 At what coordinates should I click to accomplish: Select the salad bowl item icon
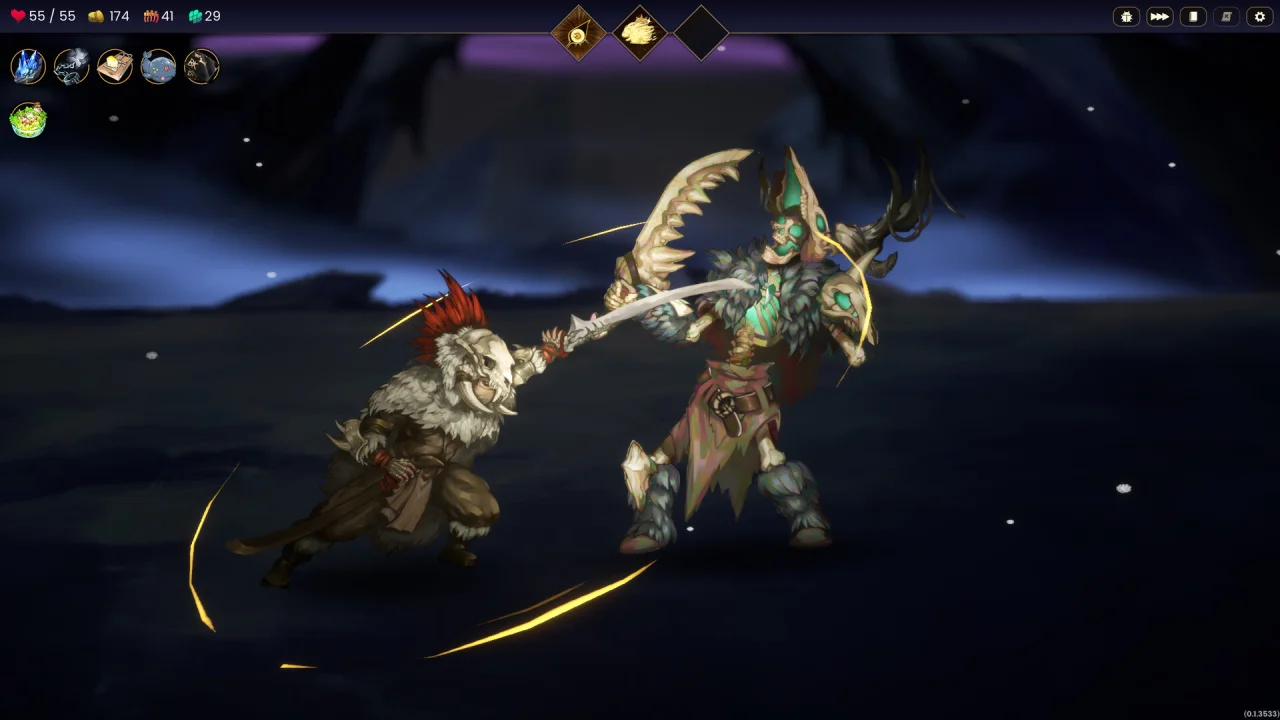[x=28, y=120]
